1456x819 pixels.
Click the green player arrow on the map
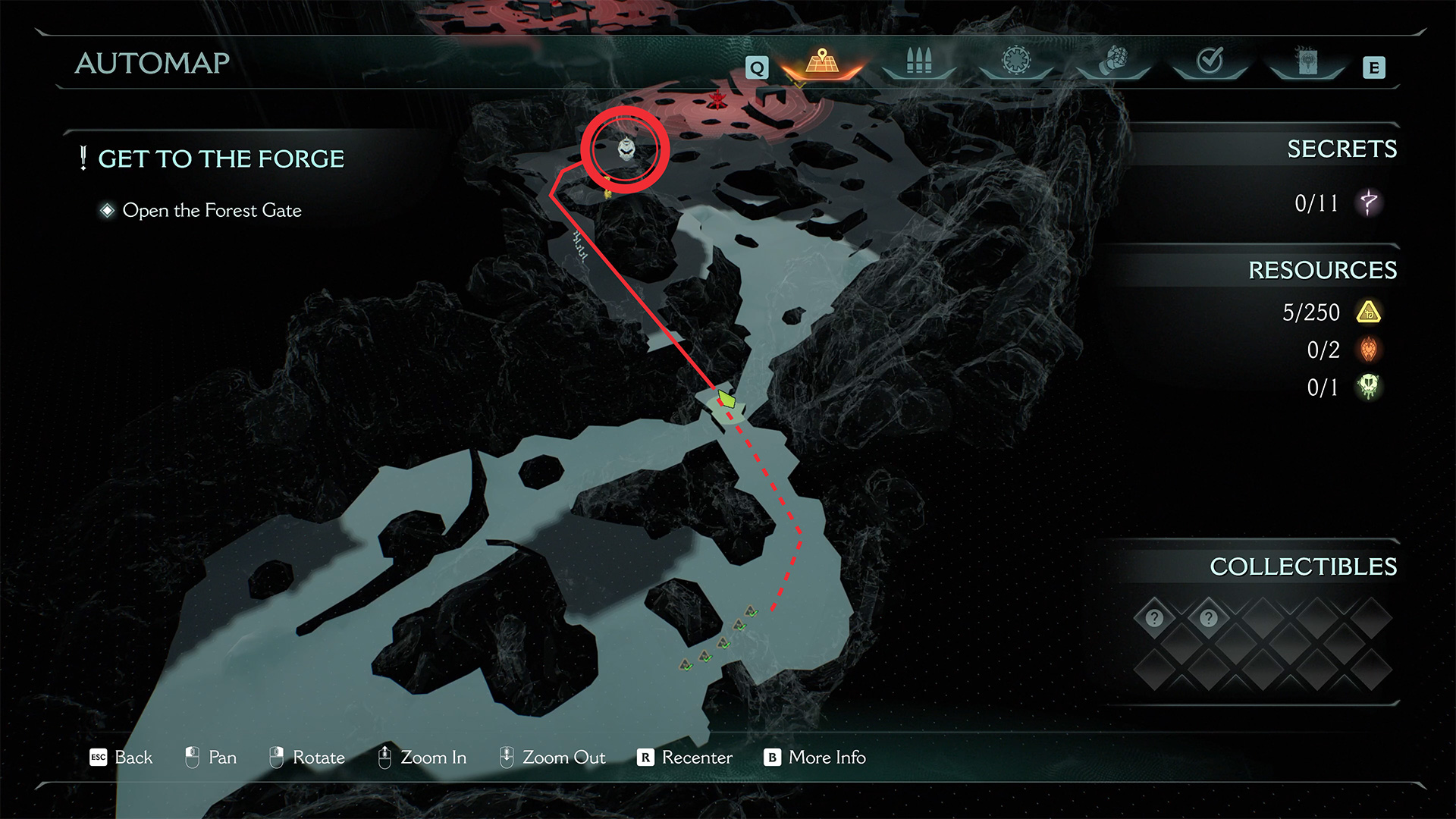726,398
